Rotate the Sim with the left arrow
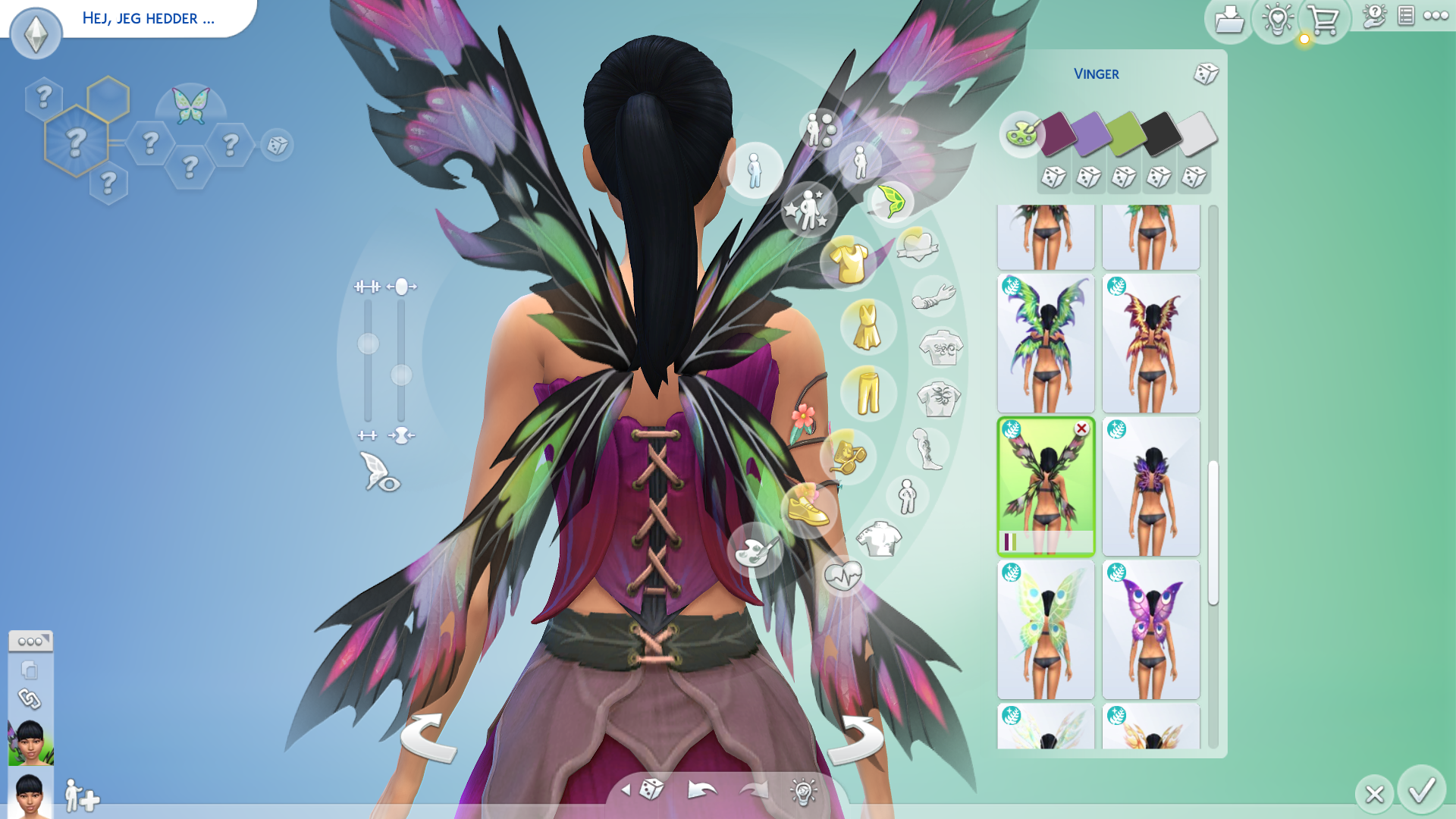The height and width of the screenshot is (819, 1456). [x=428, y=737]
